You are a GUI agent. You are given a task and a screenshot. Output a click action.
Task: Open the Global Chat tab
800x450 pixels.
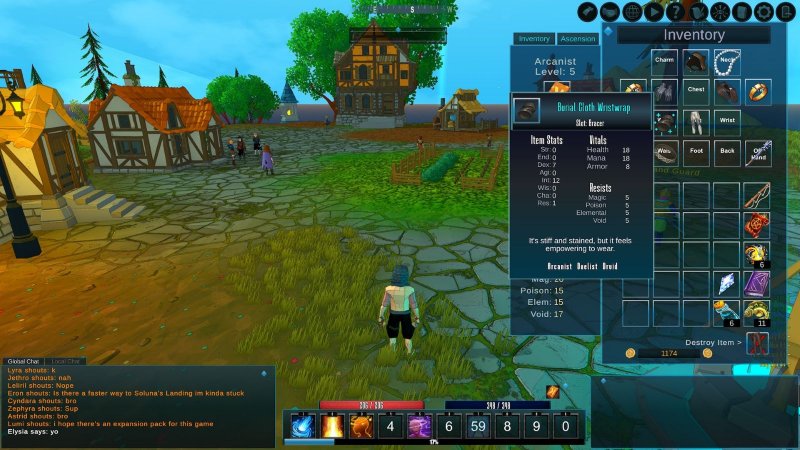[22, 361]
